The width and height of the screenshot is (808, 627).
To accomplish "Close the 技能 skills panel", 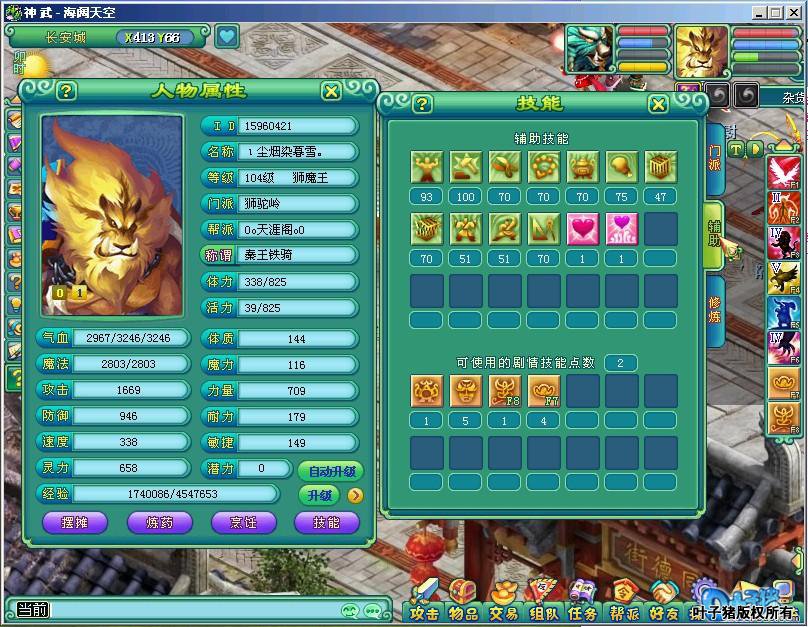I will pos(658,104).
